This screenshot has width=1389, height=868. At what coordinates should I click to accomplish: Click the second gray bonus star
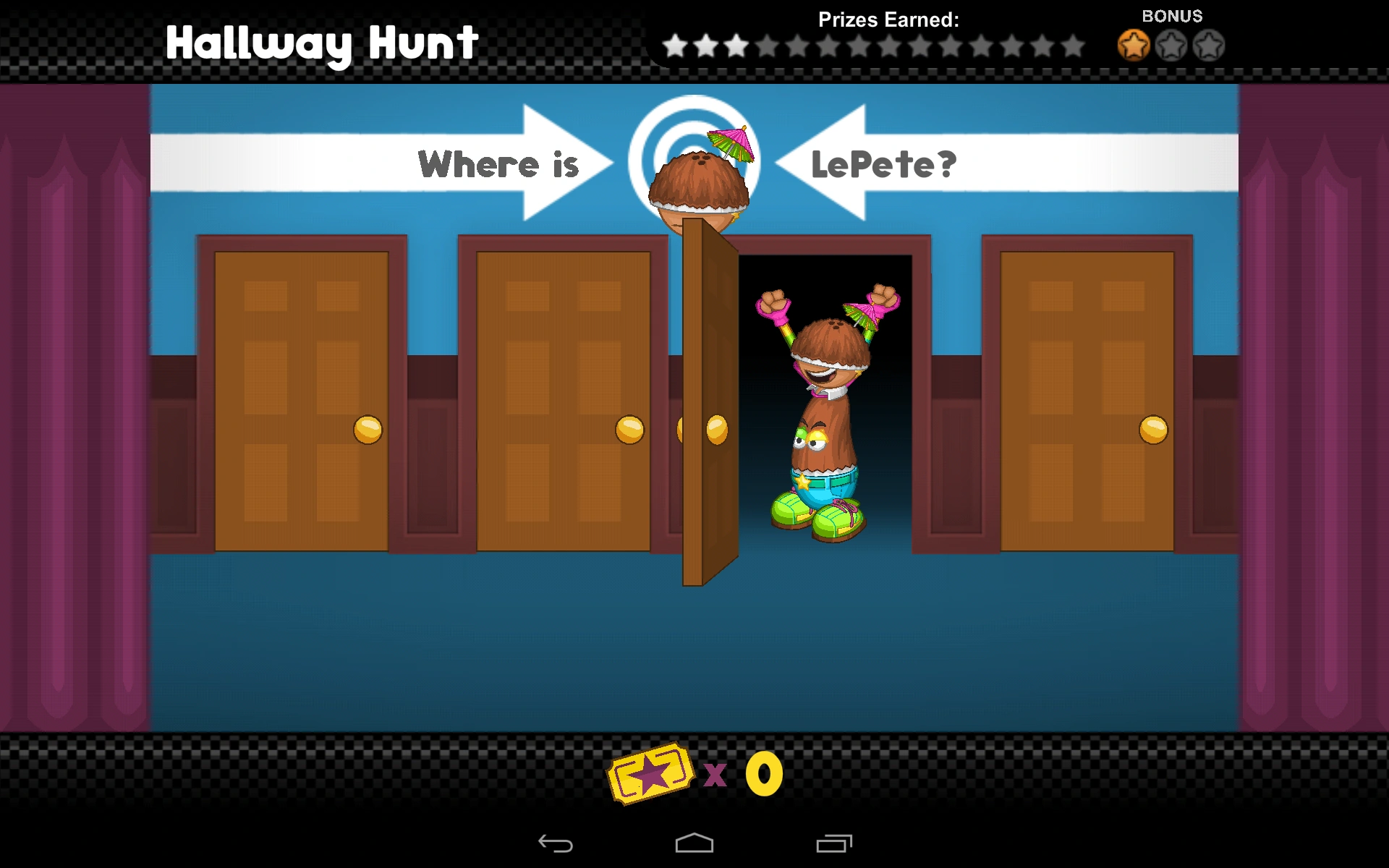point(1171,45)
